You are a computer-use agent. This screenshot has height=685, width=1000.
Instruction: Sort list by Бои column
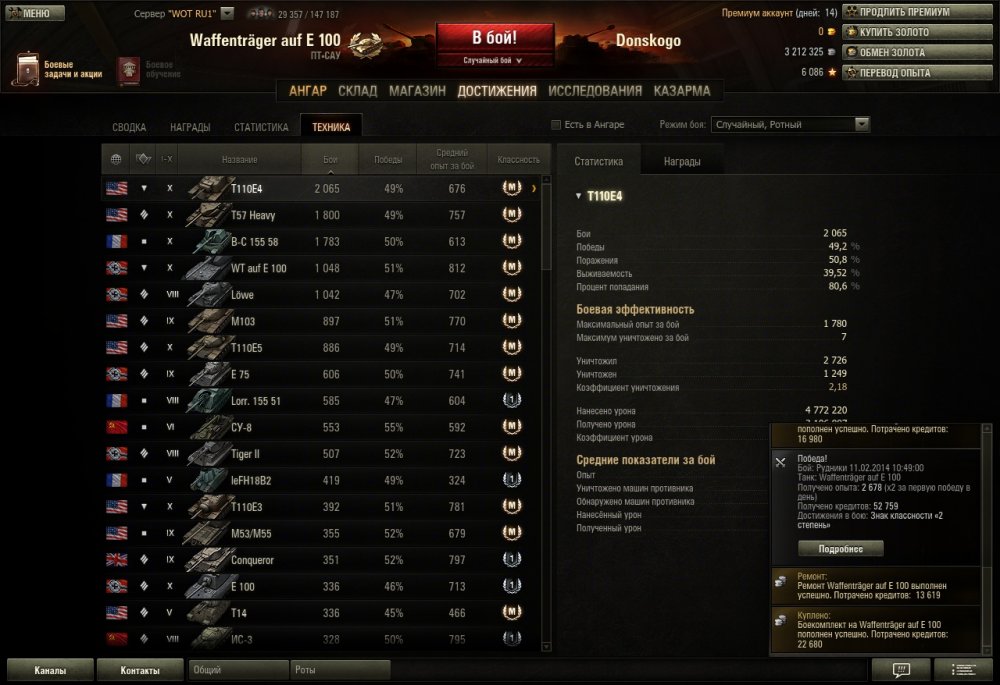tap(330, 159)
